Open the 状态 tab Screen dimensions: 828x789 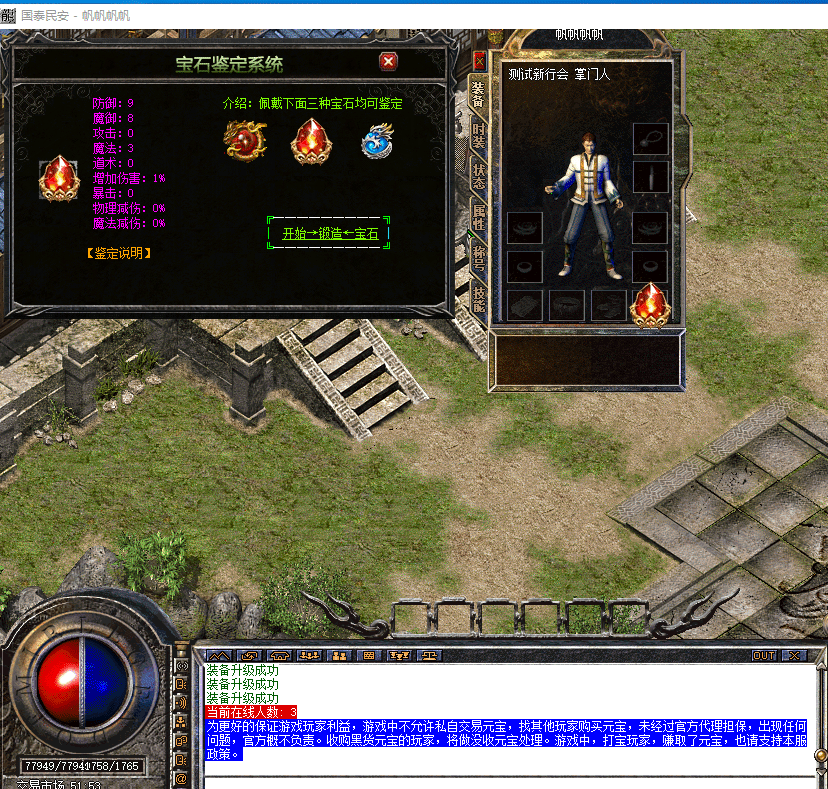click(479, 177)
